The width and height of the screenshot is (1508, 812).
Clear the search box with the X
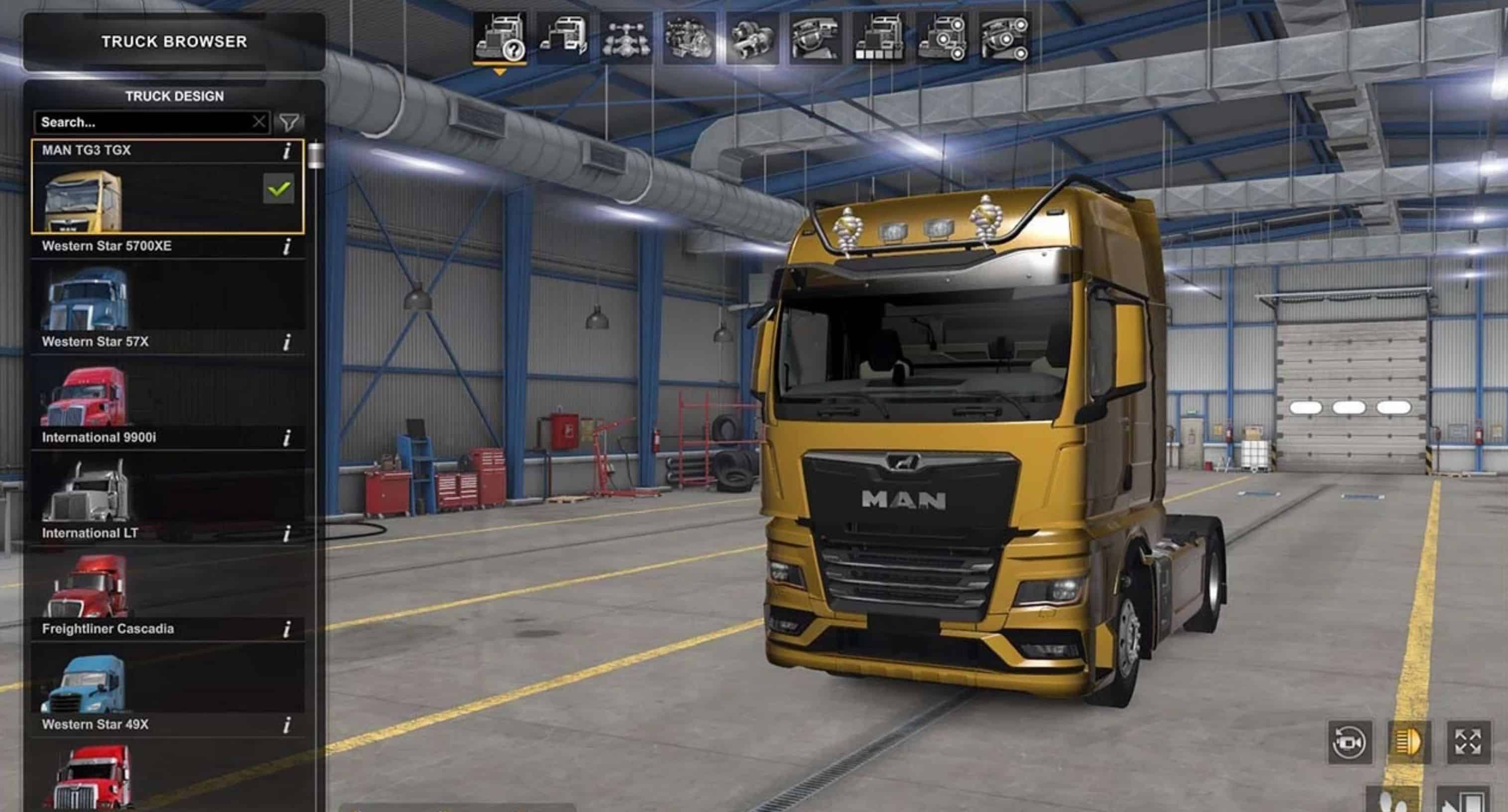(259, 122)
